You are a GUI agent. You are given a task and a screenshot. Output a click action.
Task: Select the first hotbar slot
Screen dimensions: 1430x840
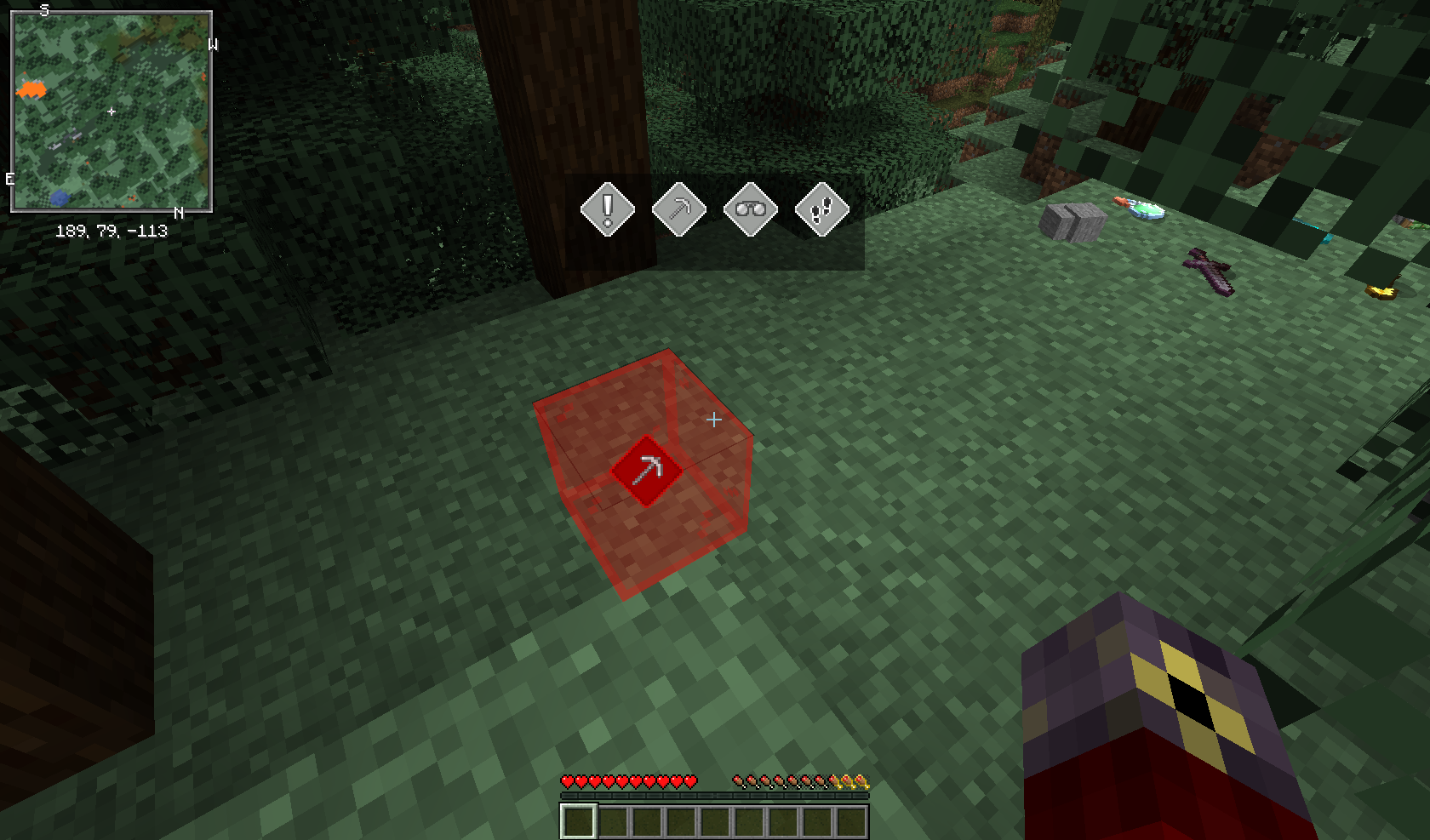[x=580, y=819]
